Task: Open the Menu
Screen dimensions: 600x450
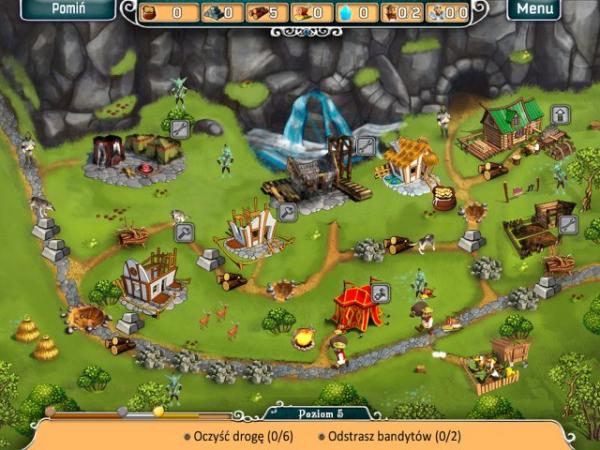Action: click(535, 9)
